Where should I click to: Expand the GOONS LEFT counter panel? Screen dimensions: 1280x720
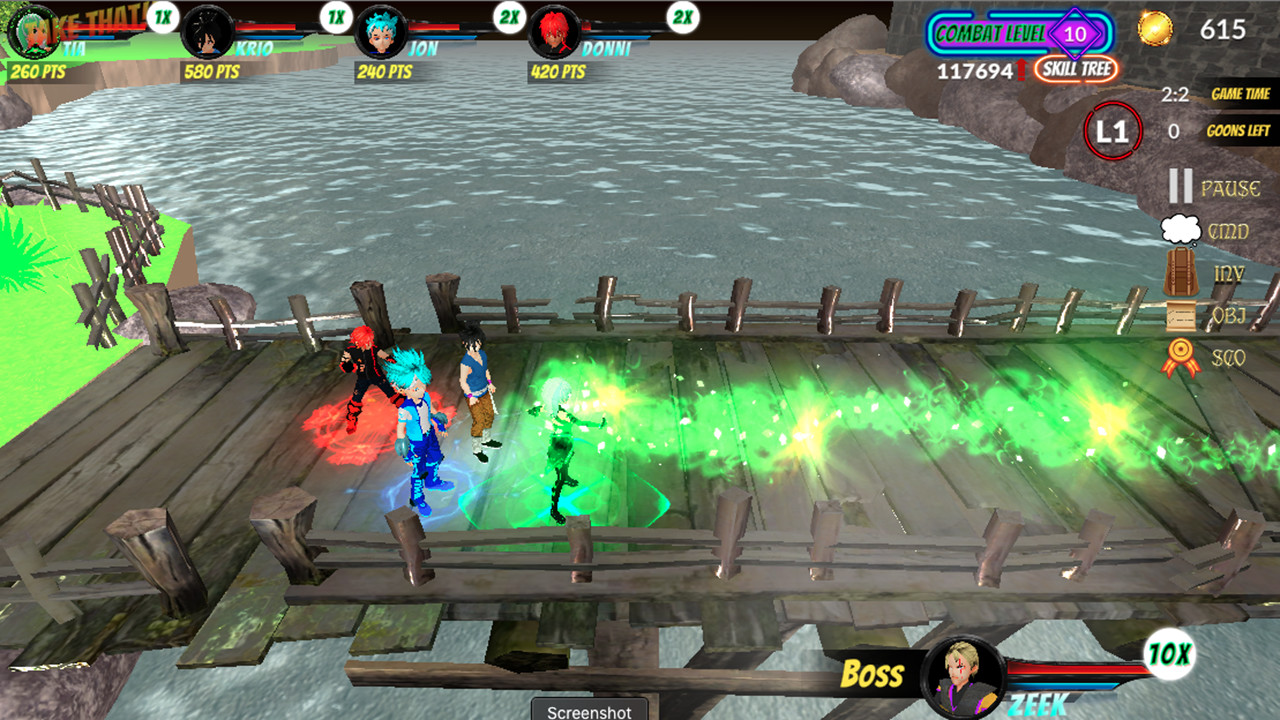tap(1239, 130)
